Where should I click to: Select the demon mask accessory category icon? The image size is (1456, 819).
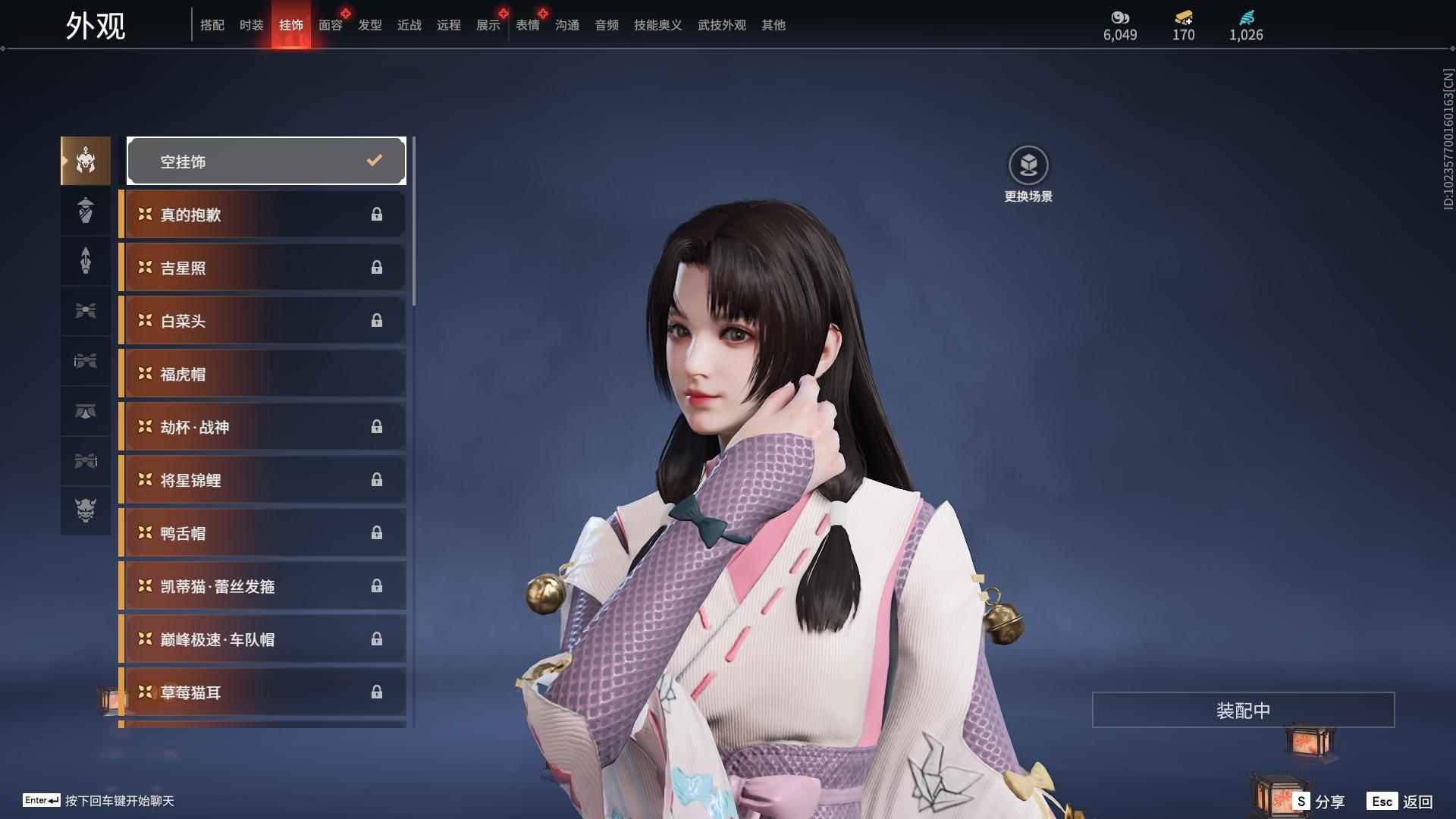tap(85, 512)
